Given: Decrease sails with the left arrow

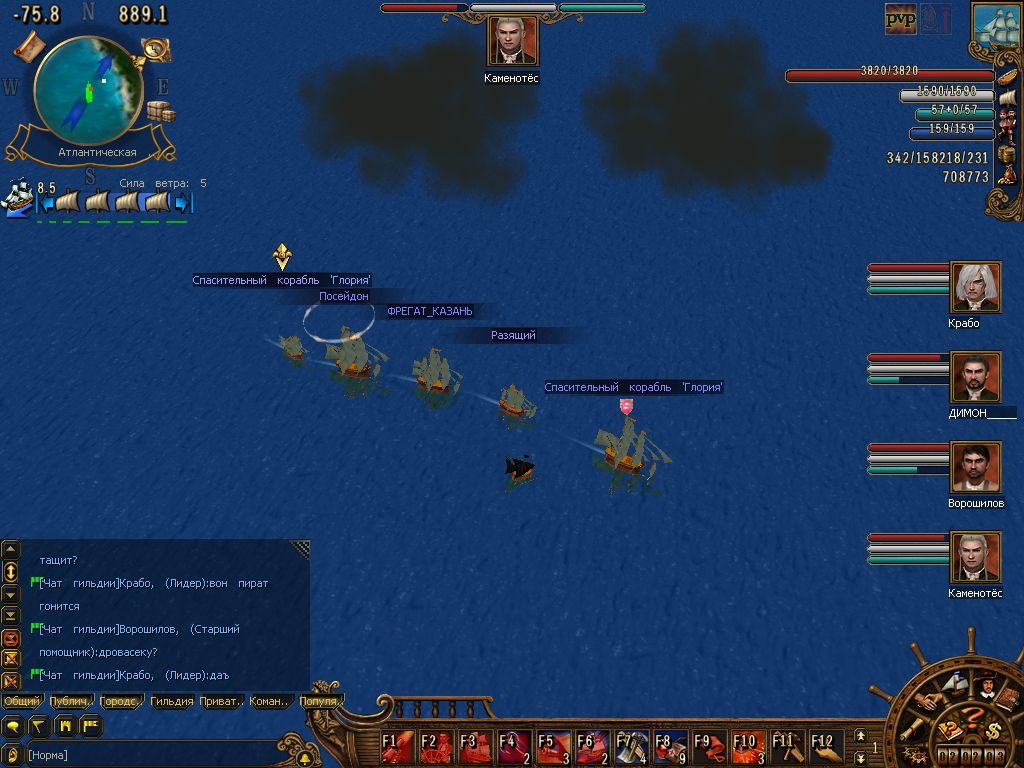Looking at the screenshot, I should click(x=44, y=203).
